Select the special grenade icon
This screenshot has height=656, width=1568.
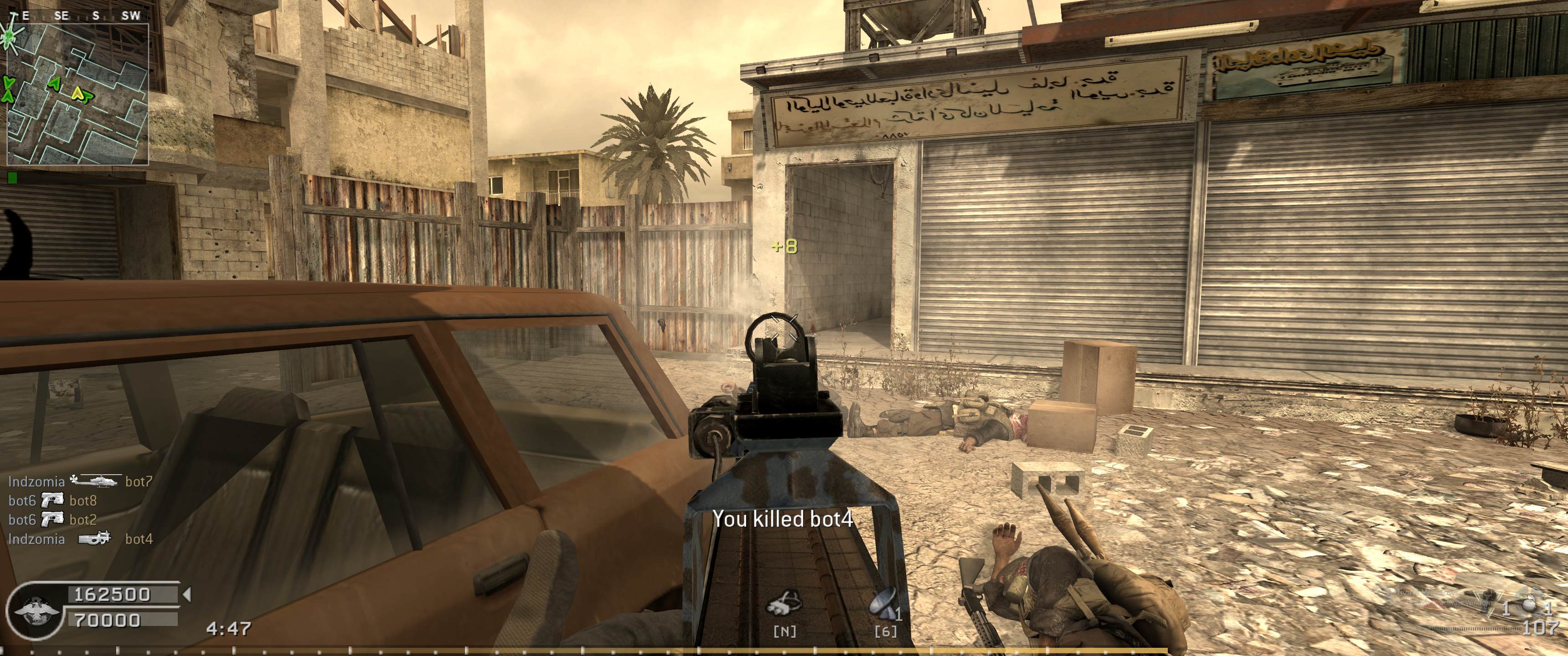(x=1488, y=602)
